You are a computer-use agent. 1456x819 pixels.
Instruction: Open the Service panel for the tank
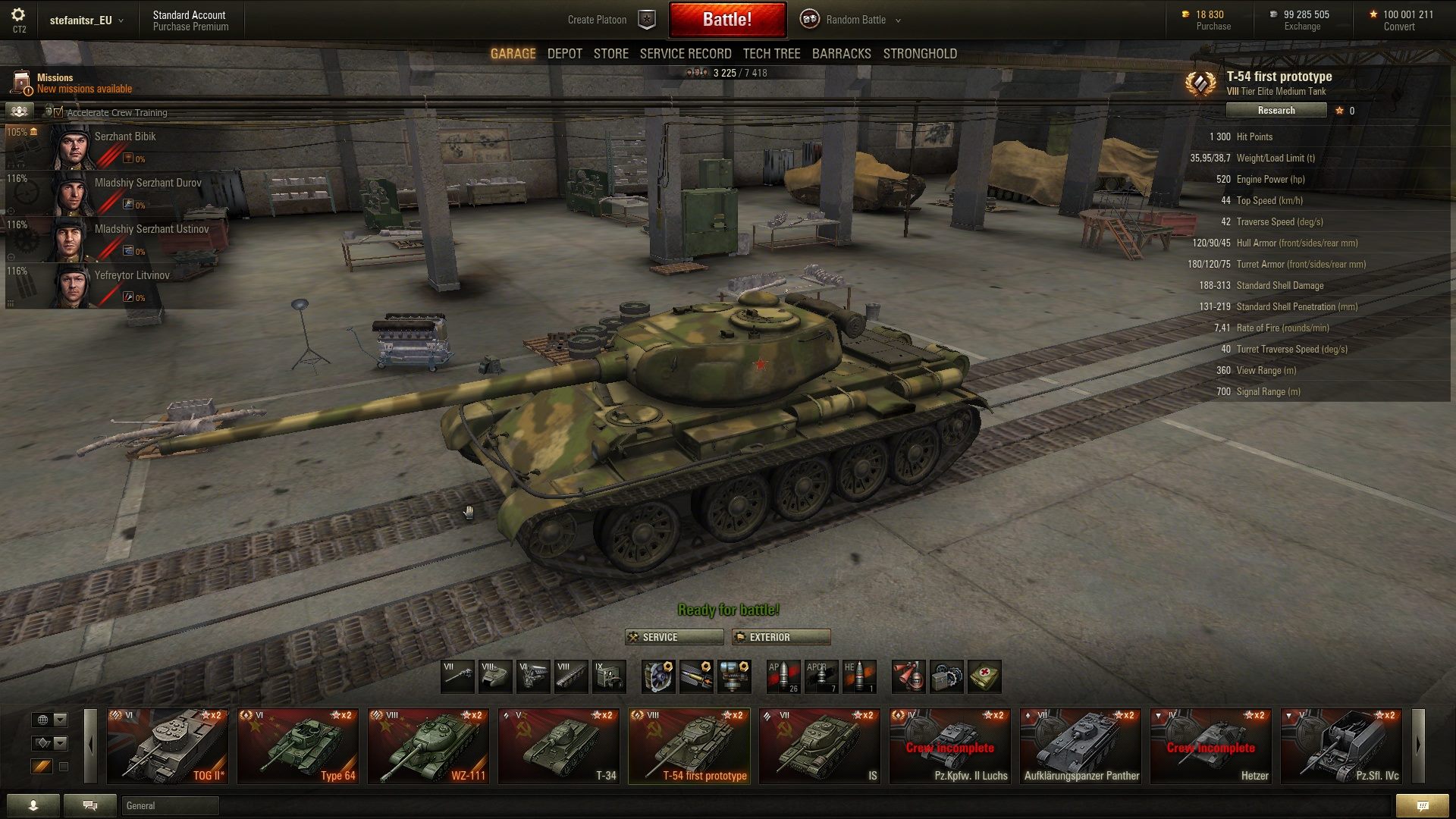click(x=673, y=637)
